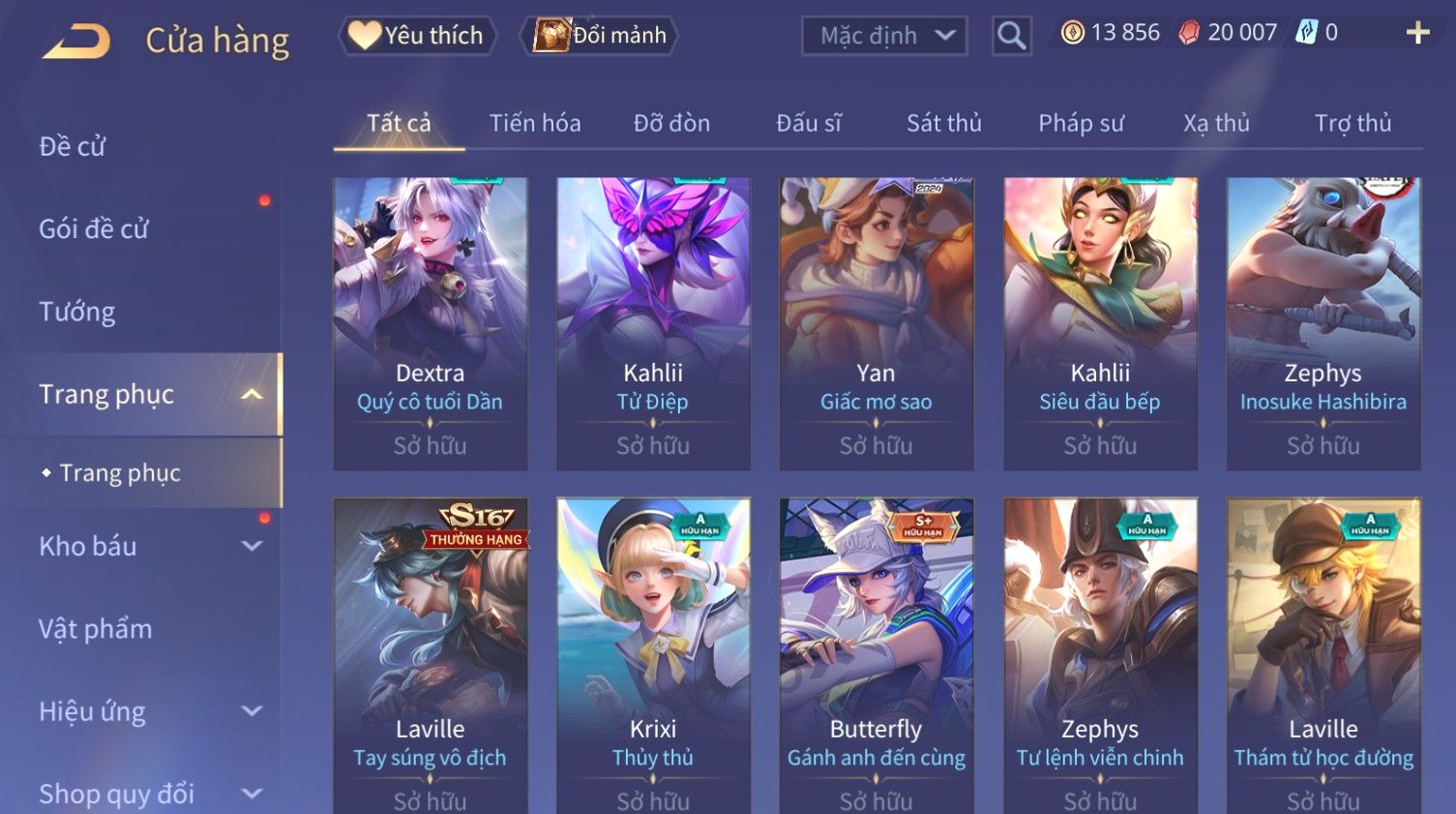Choose the Pháp sư tab
This screenshot has width=1456, height=814.
1081,123
